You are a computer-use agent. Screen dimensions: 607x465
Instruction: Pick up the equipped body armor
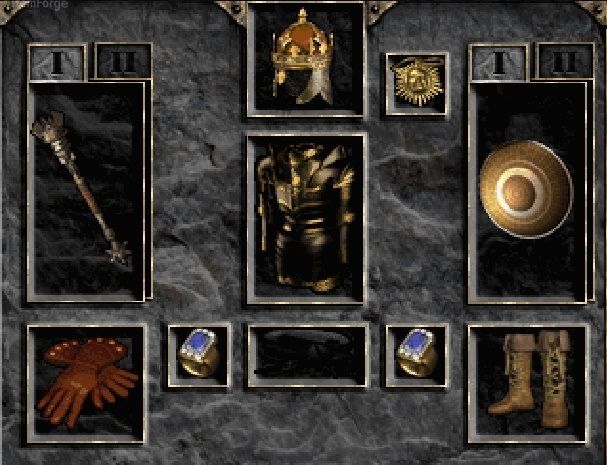pos(305,216)
